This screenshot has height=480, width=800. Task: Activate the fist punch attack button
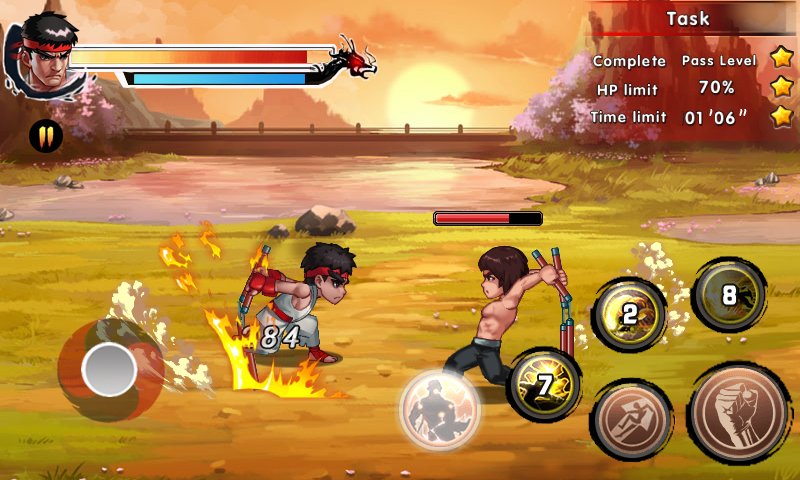pyautogui.click(x=741, y=415)
